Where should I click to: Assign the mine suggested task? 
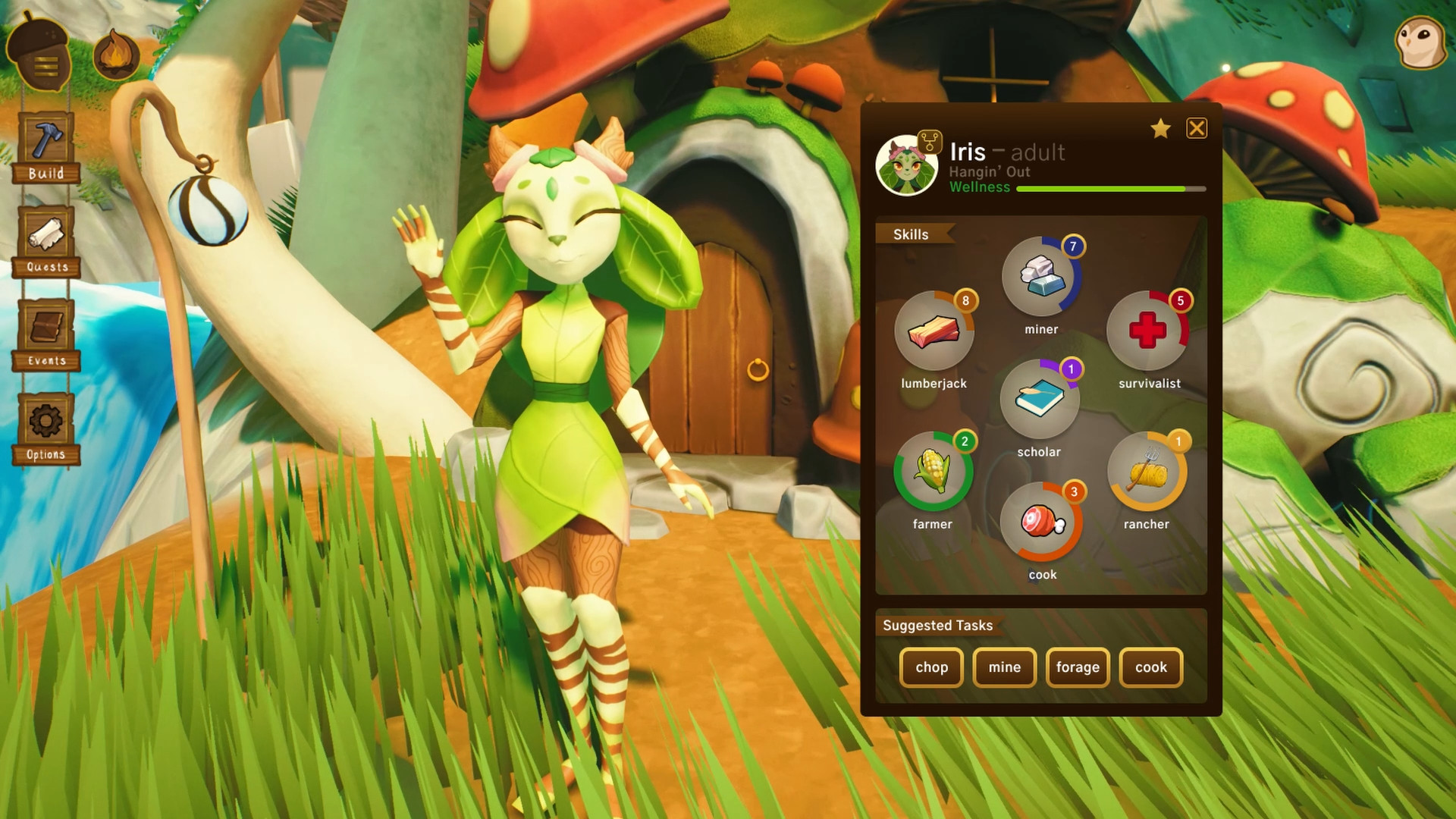[x=1004, y=668]
